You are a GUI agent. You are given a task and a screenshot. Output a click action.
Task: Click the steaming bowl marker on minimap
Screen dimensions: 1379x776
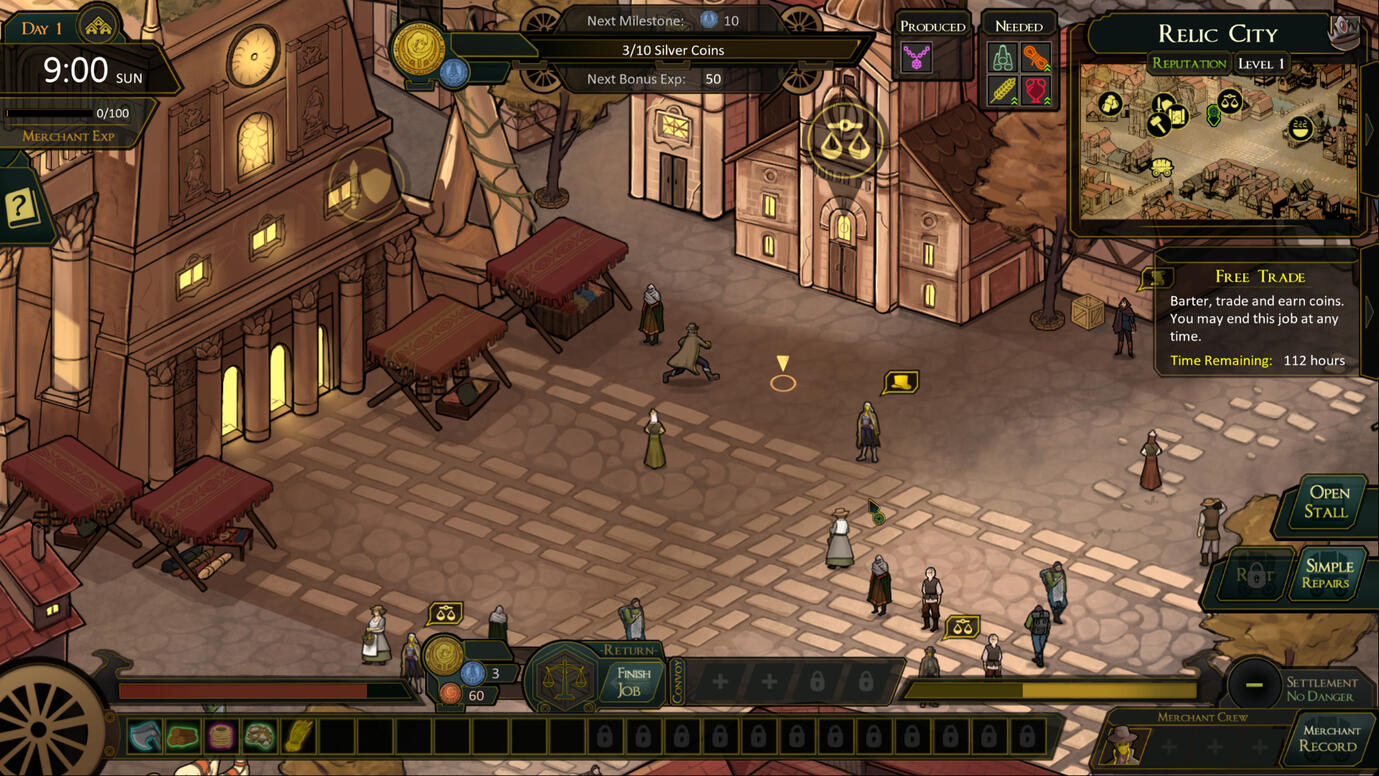(1300, 127)
